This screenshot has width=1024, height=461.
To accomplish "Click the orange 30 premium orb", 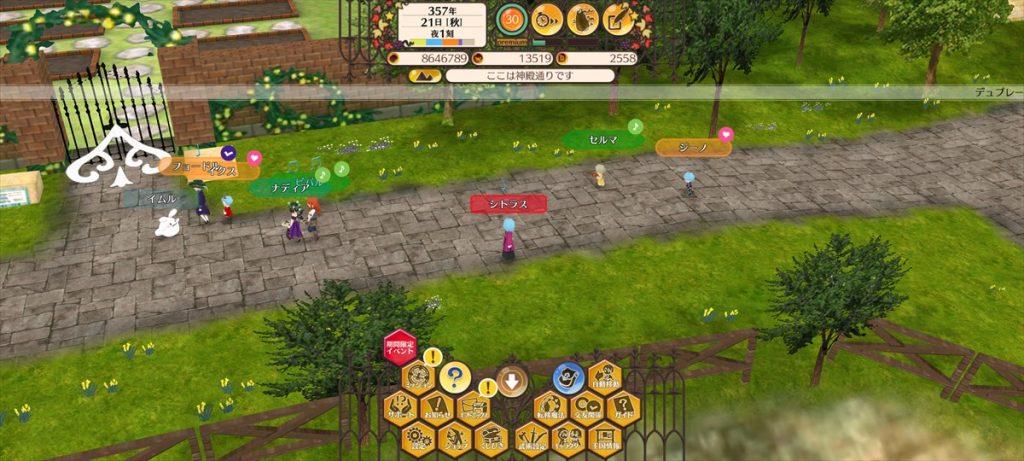I will pyautogui.click(x=512, y=19).
